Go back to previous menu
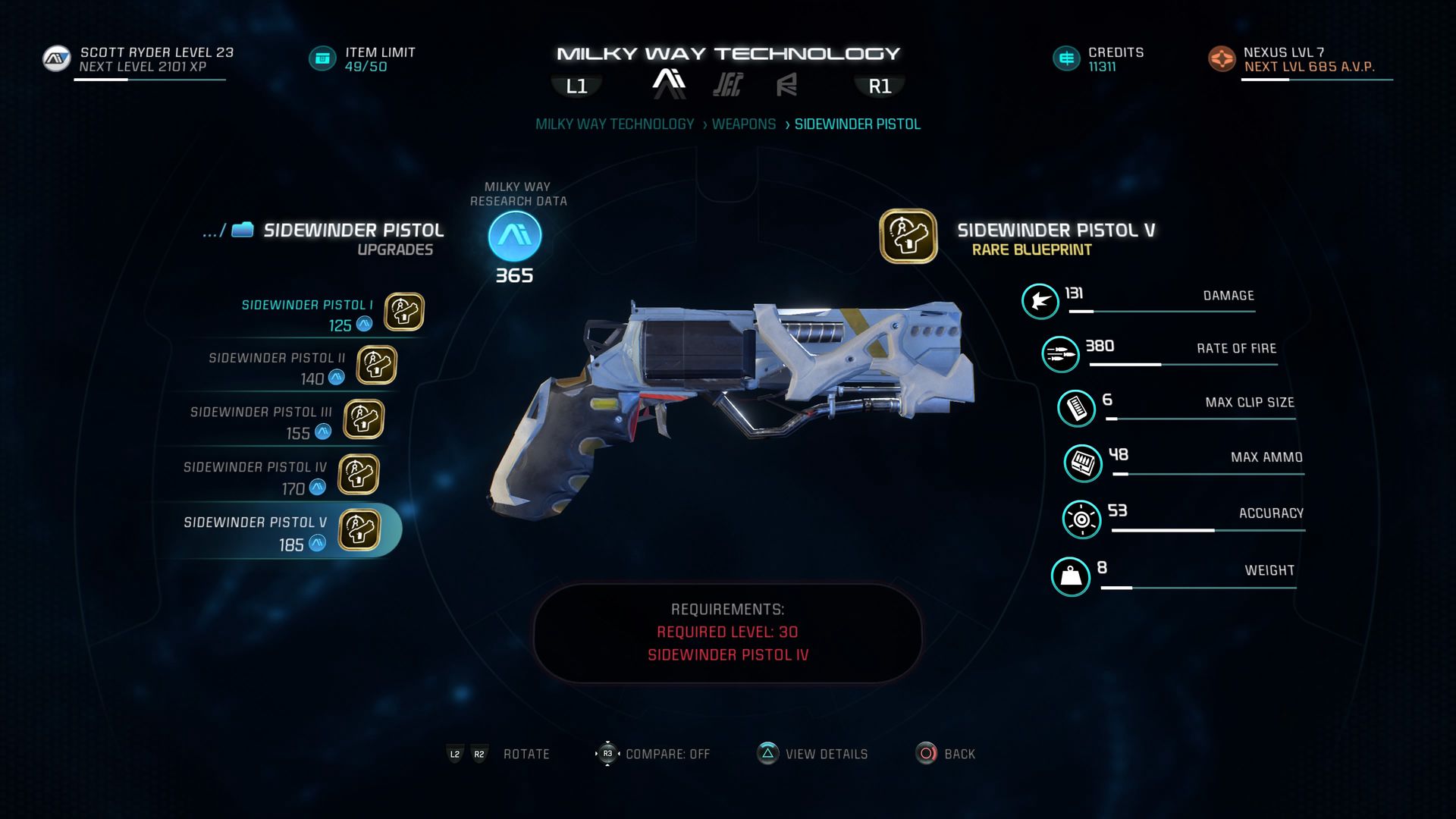 pos(945,754)
